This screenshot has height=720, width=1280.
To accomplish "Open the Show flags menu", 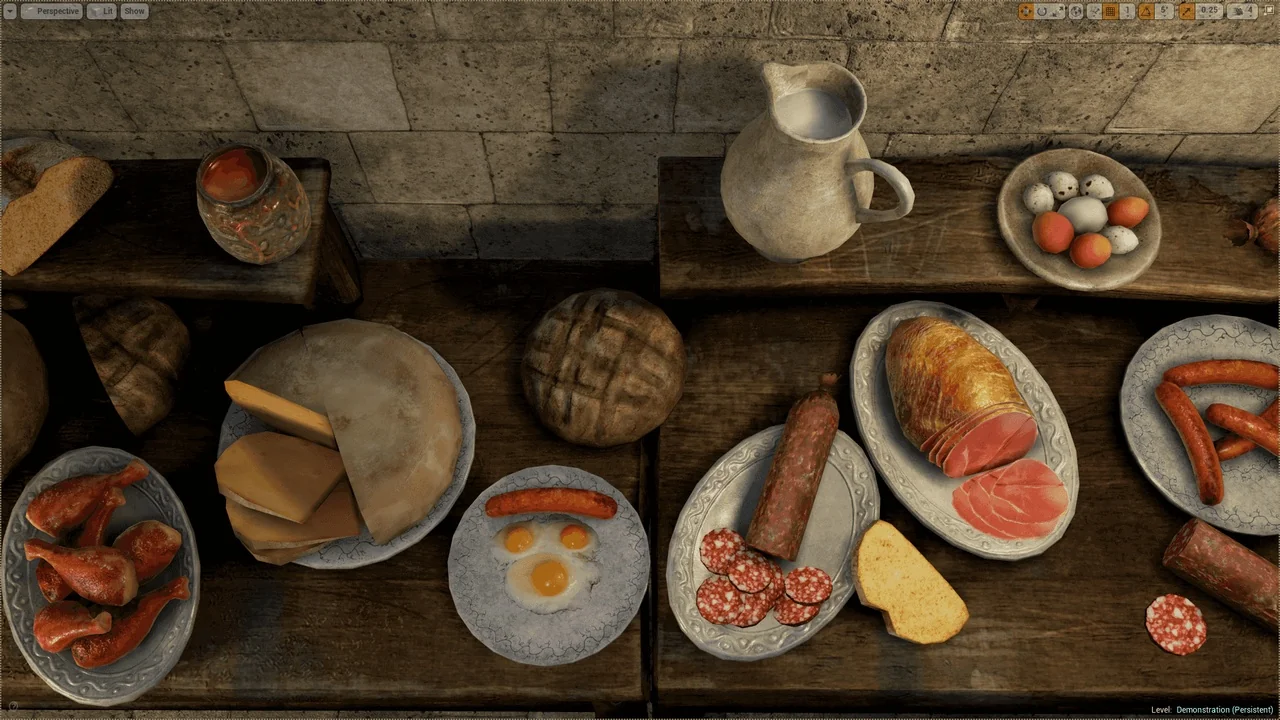I will click(134, 11).
